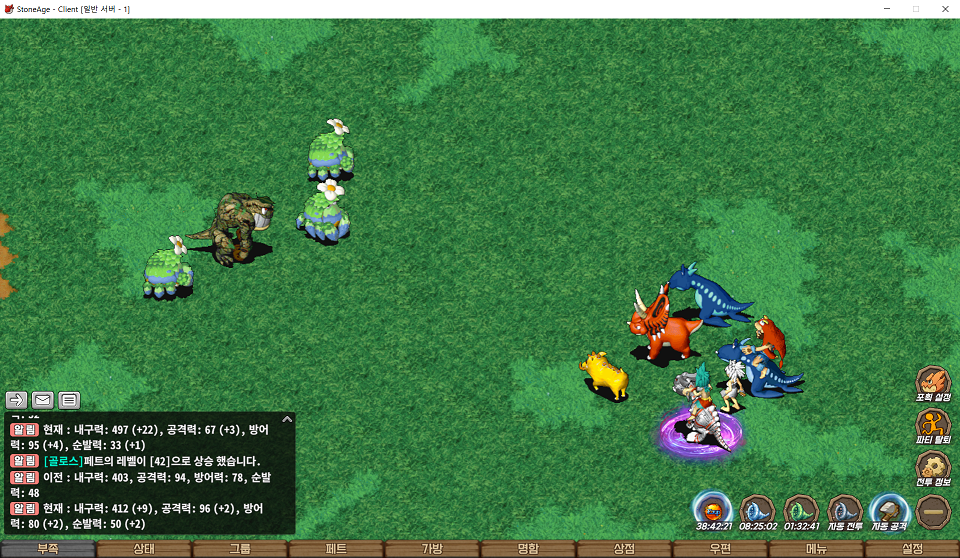960x558 pixels.
Task: Open the 그룹 (group) menu
Action: [240, 549]
